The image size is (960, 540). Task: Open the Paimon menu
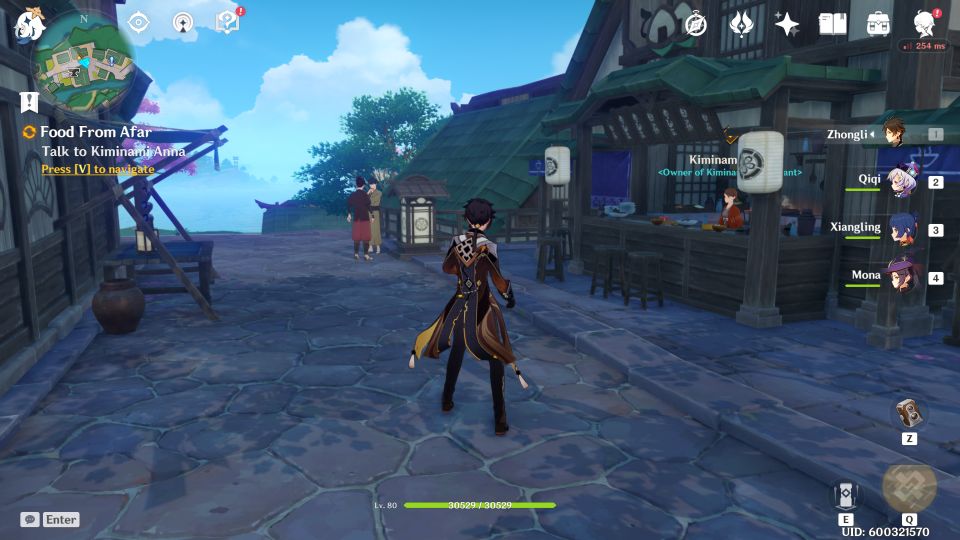point(26,27)
